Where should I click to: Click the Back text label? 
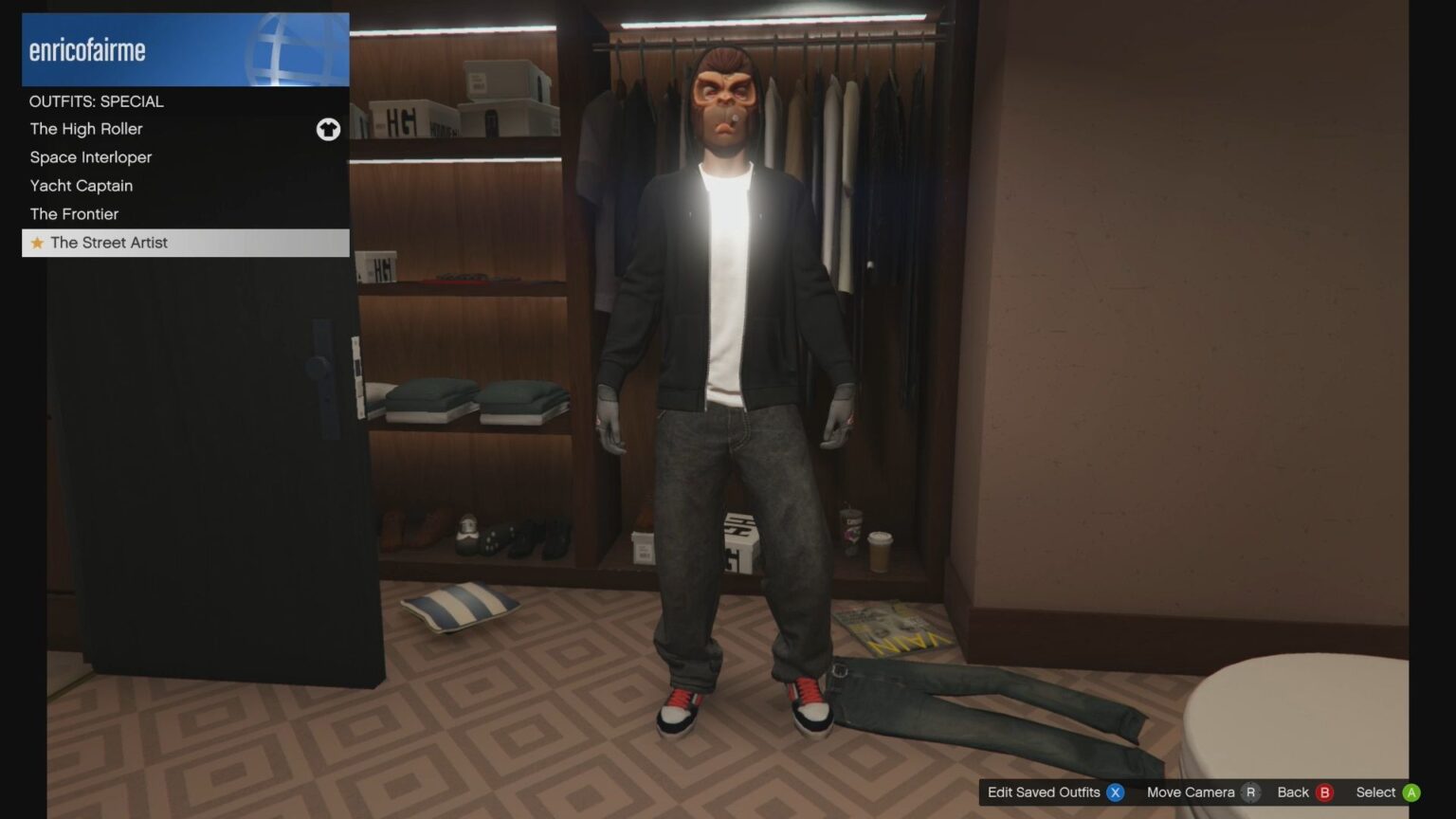pyautogui.click(x=1293, y=792)
